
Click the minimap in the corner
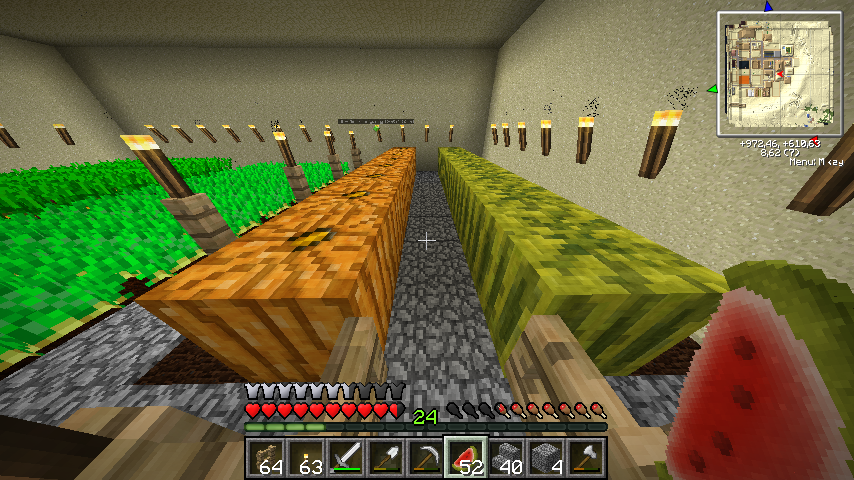pos(778,73)
